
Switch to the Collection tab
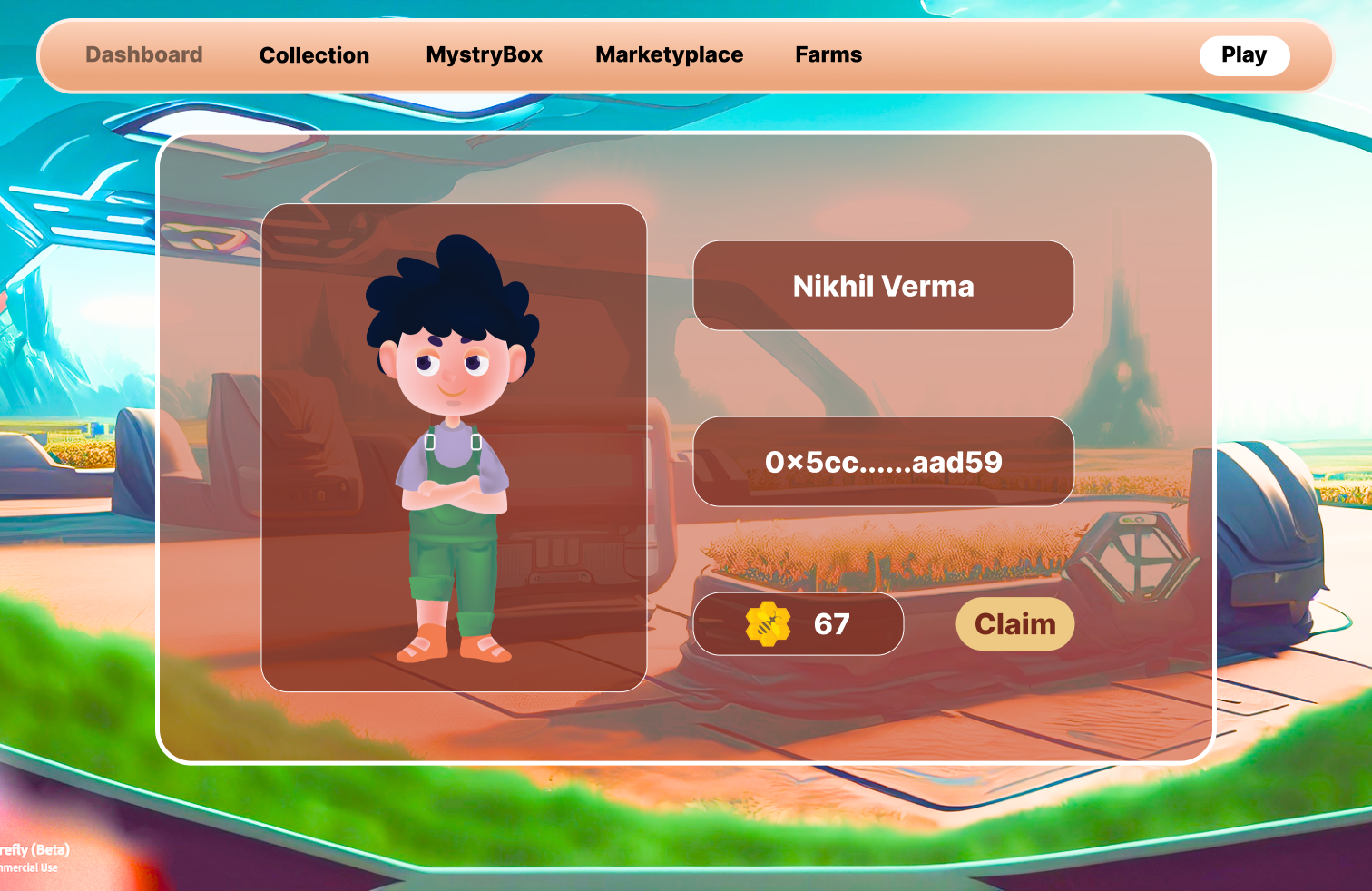coord(314,55)
